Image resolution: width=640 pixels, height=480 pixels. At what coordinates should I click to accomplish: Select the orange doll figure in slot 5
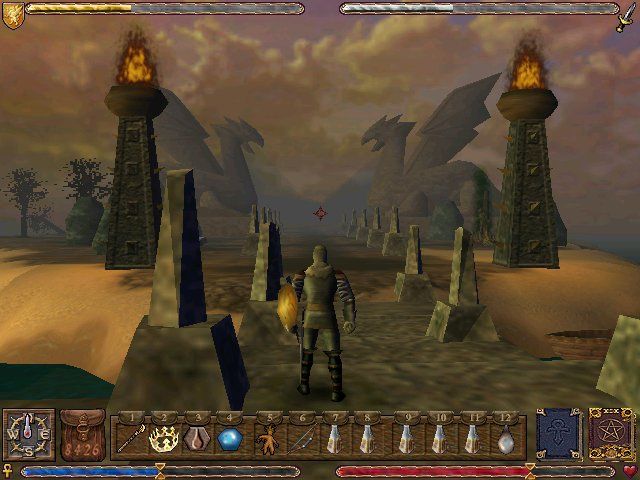[267, 438]
